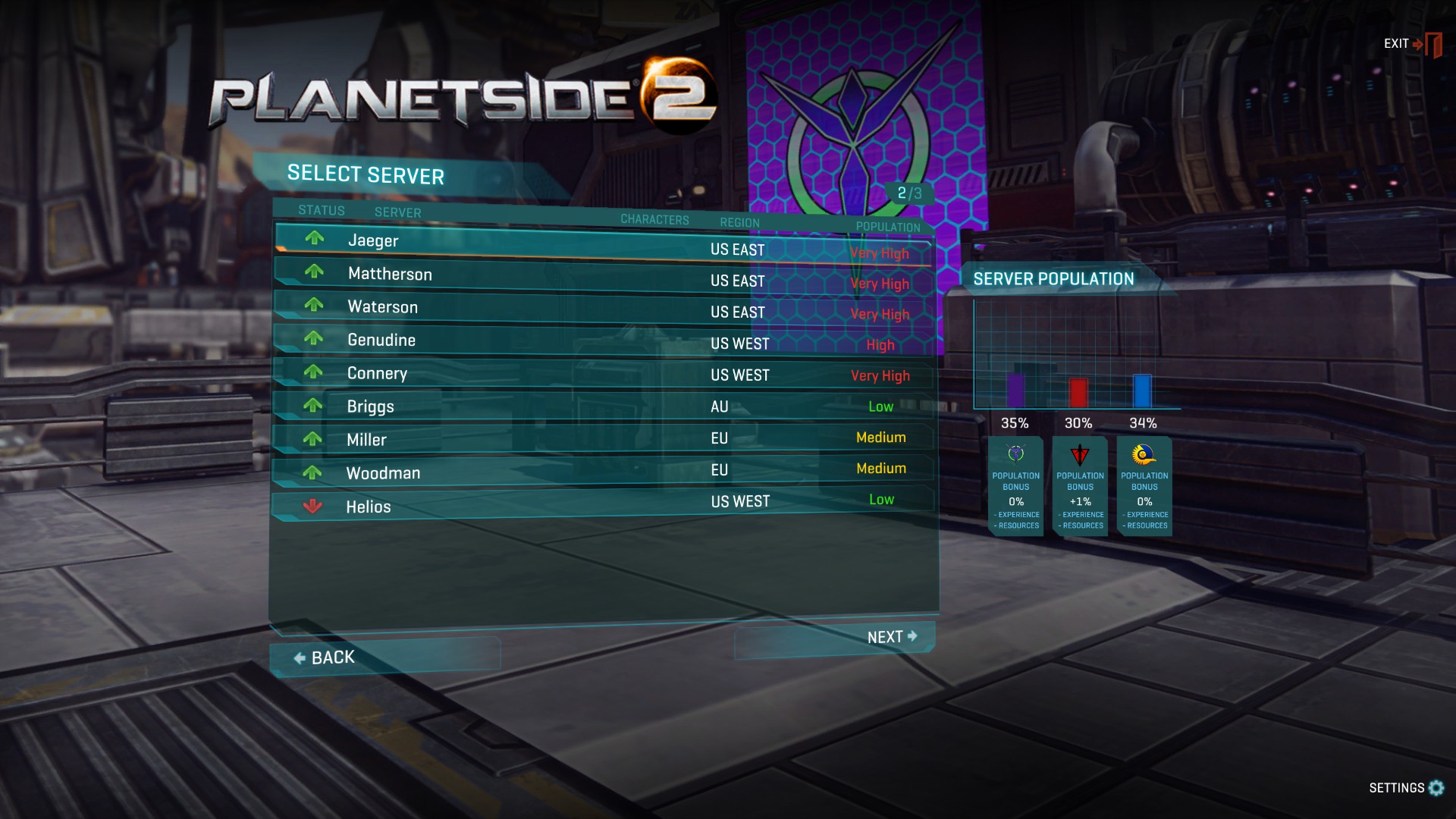The image size is (1456, 819).
Task: Exit the game
Action: [x=1411, y=44]
